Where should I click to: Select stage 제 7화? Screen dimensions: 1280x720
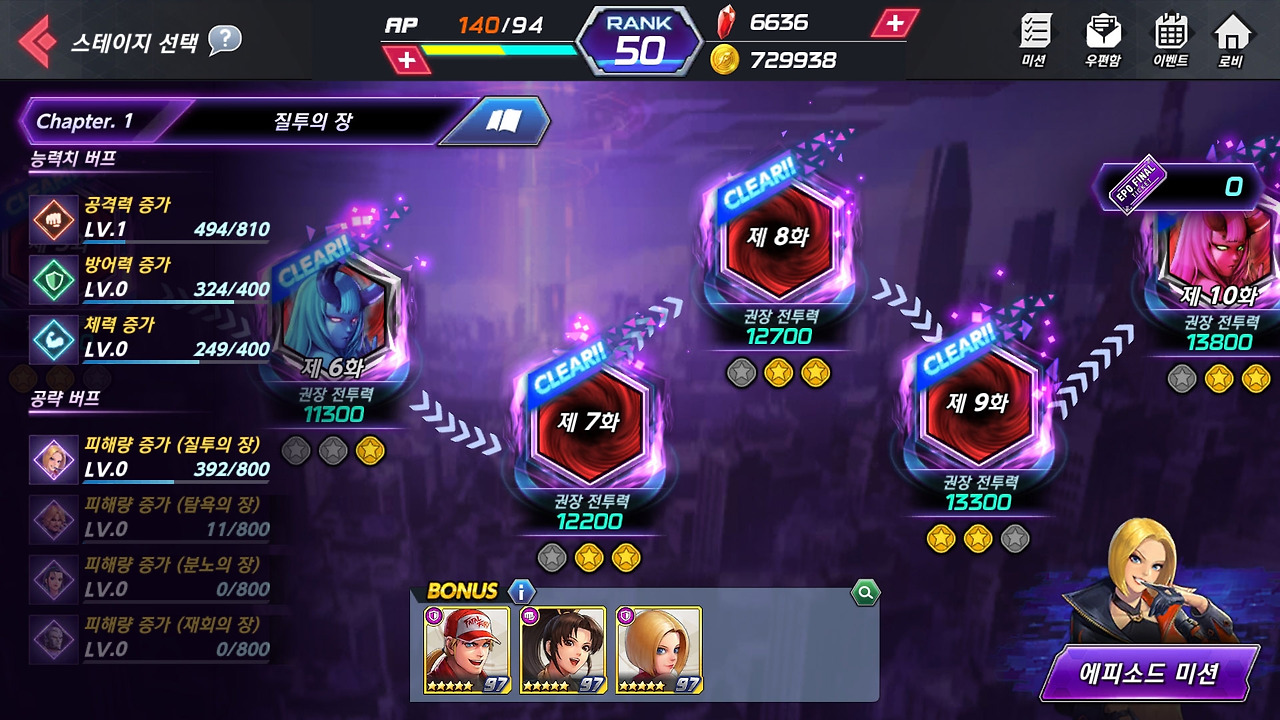point(588,420)
